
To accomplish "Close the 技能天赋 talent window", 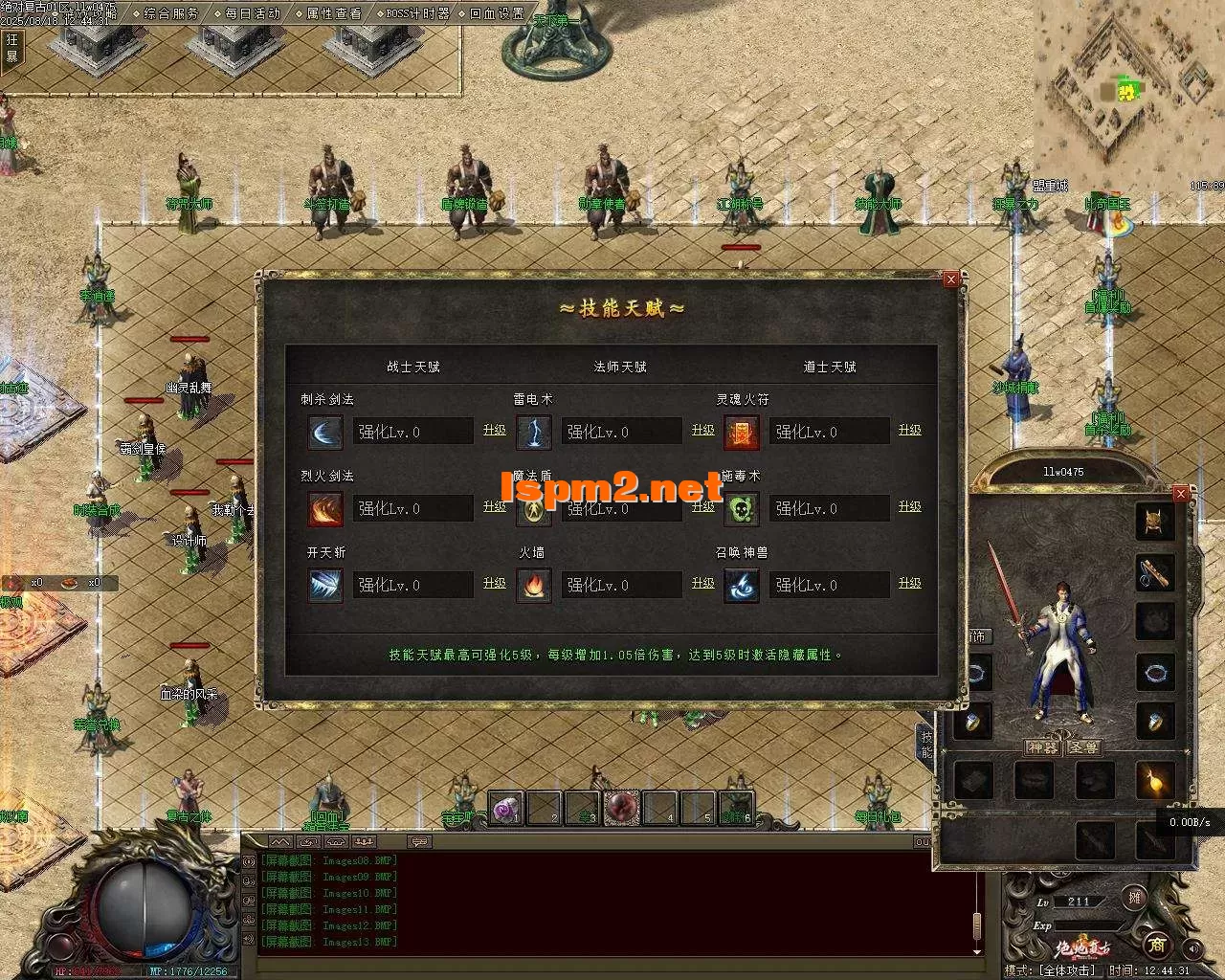I will tap(950, 278).
